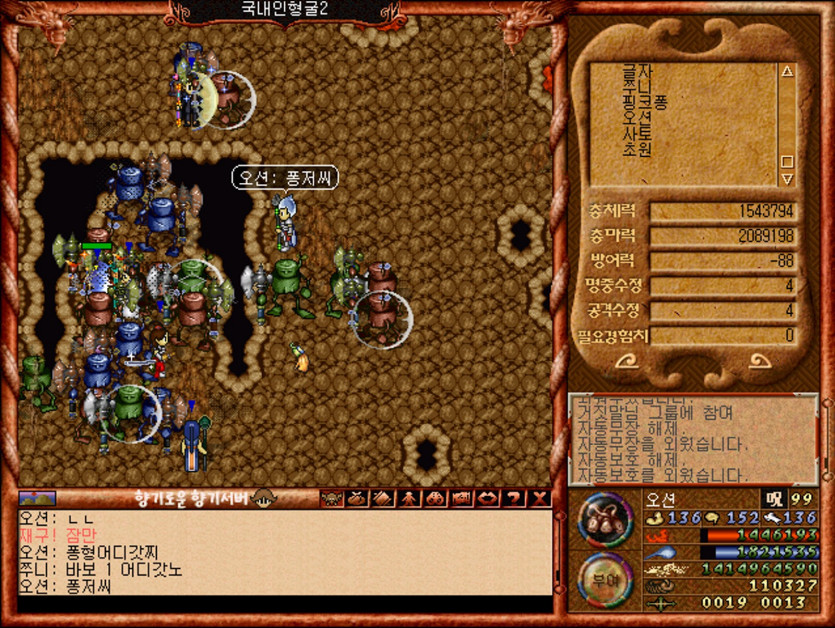
Task: Open help with the question mark icon
Action: tap(514, 499)
